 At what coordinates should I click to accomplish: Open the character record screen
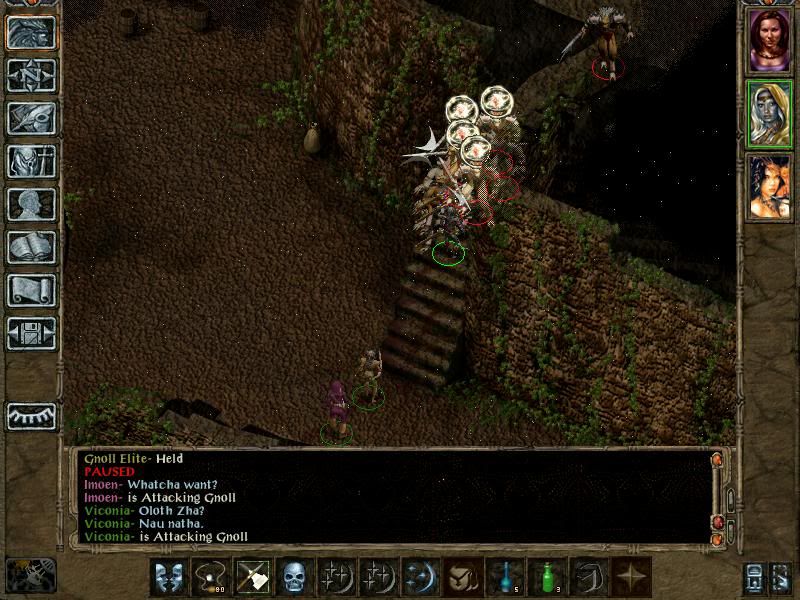point(31,204)
